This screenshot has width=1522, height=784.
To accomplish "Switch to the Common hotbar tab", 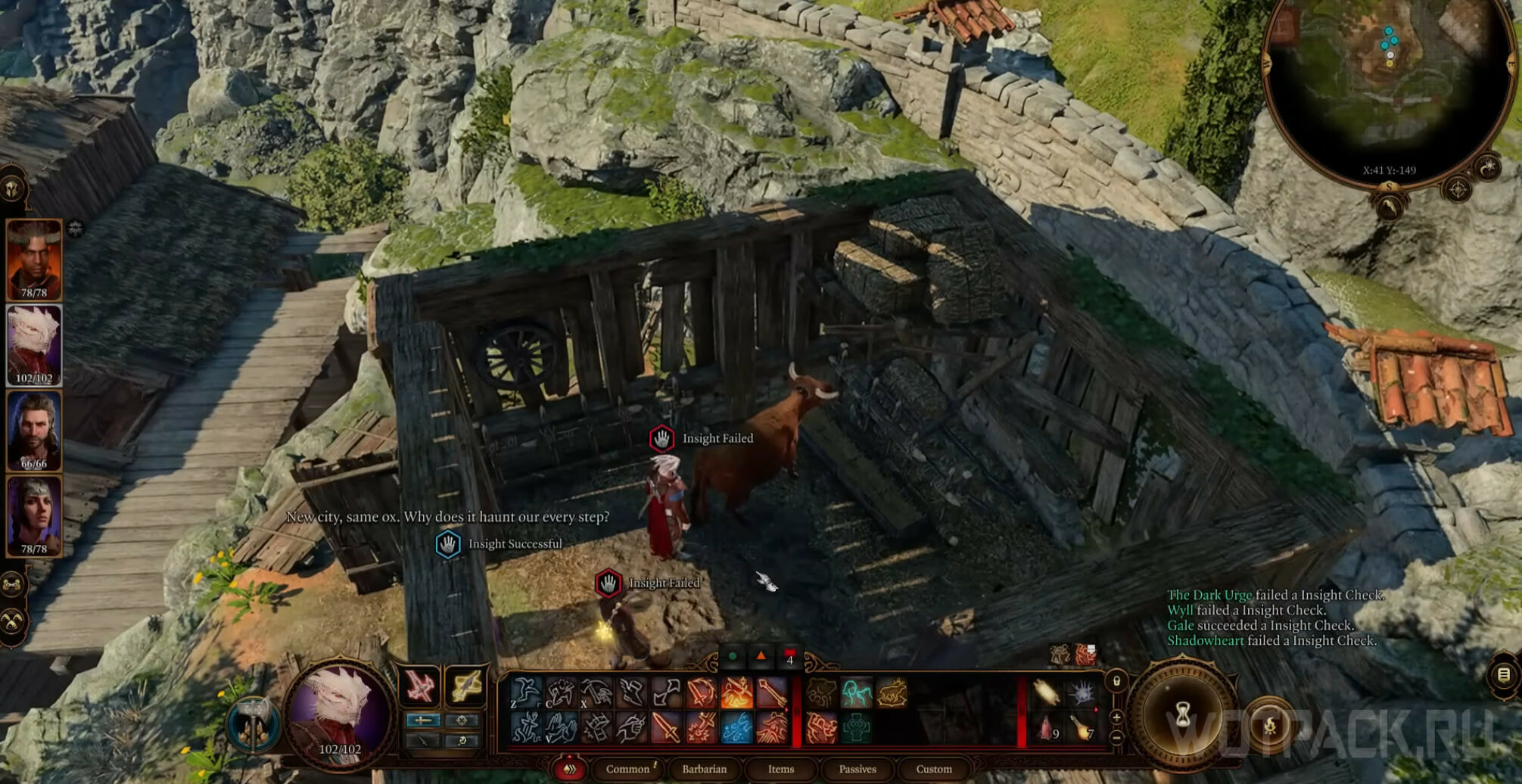I will click(627, 769).
